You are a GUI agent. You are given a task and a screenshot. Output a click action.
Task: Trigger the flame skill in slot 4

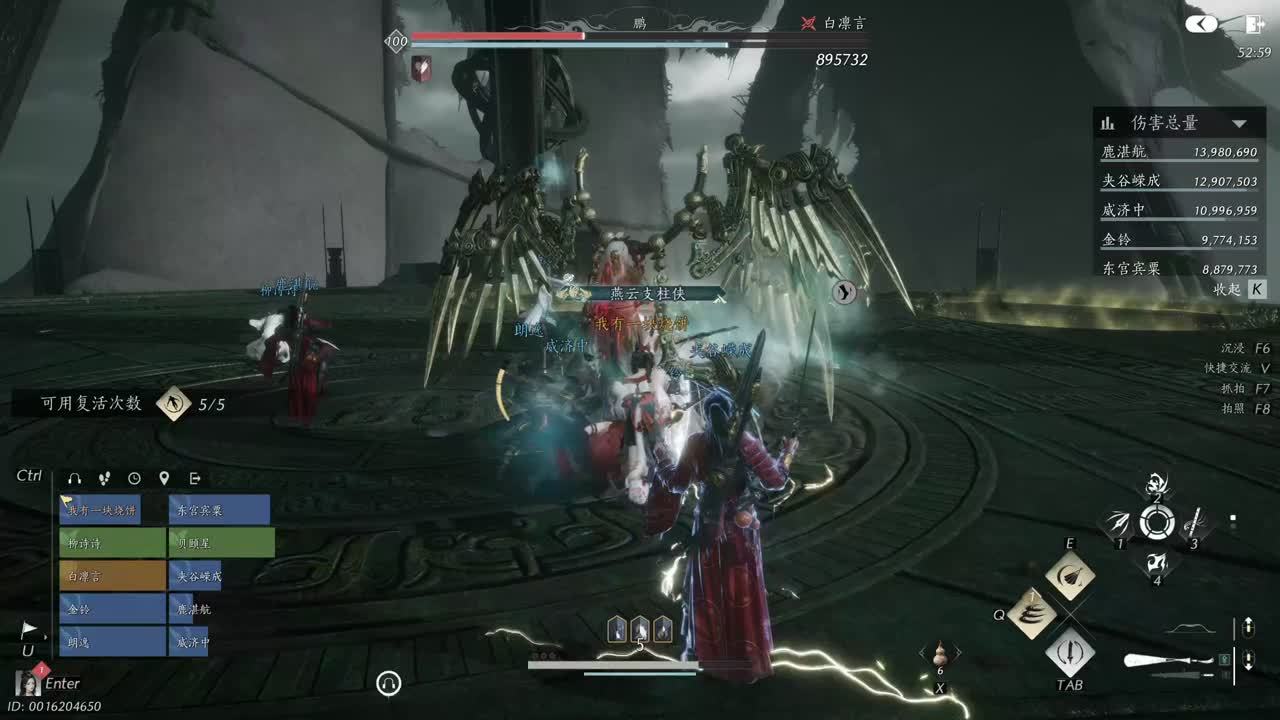(x=1157, y=563)
